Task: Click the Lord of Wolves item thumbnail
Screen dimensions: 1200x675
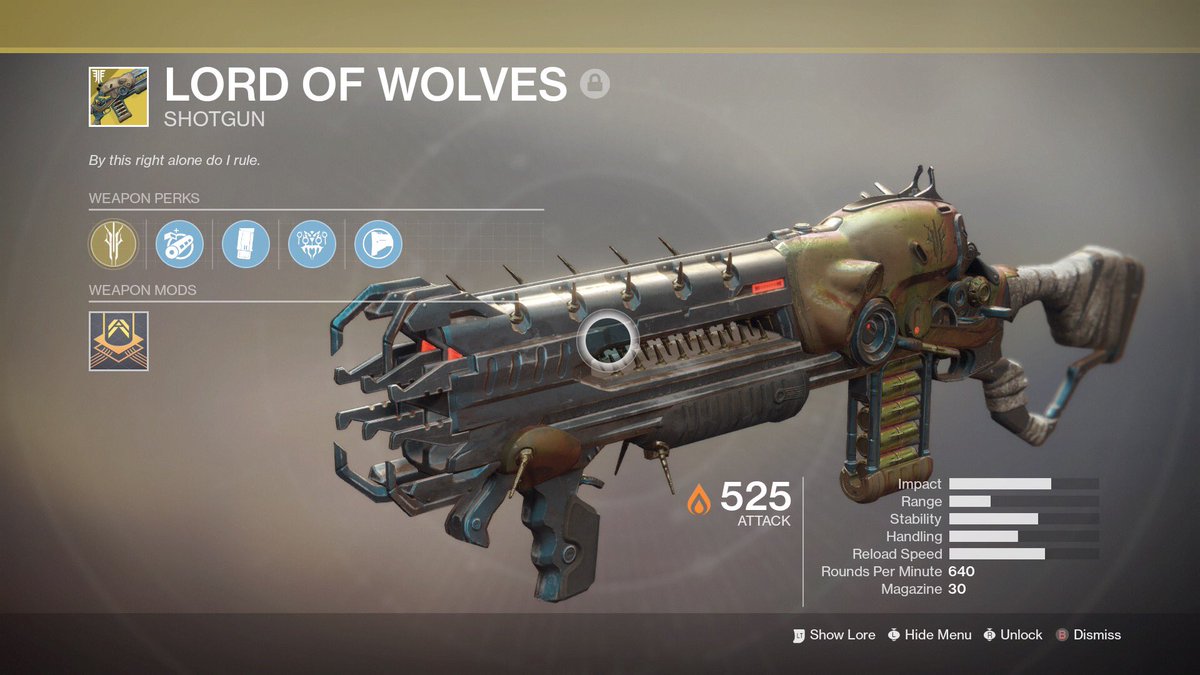Action: (119, 97)
